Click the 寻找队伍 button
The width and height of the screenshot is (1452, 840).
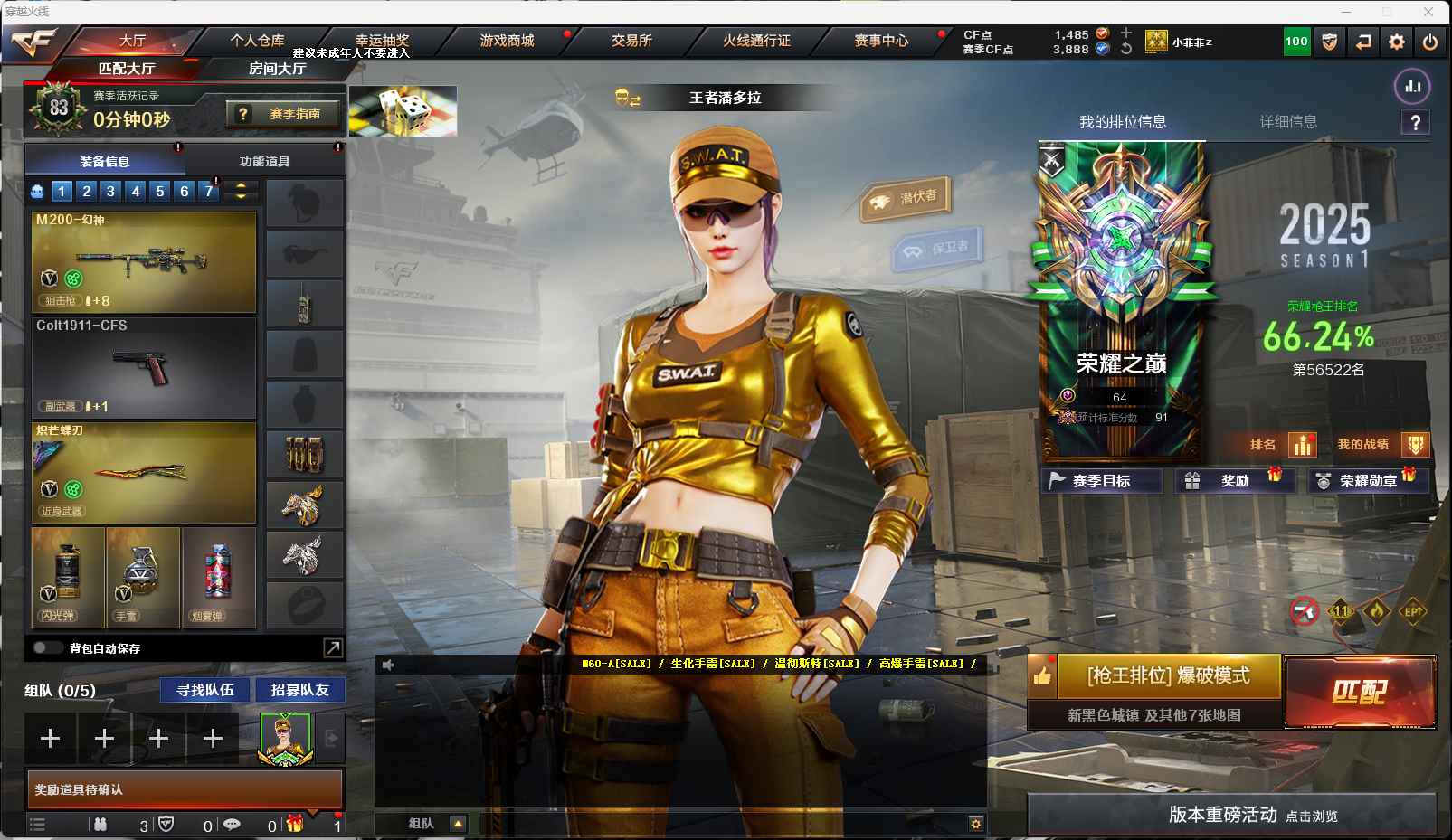click(x=205, y=690)
